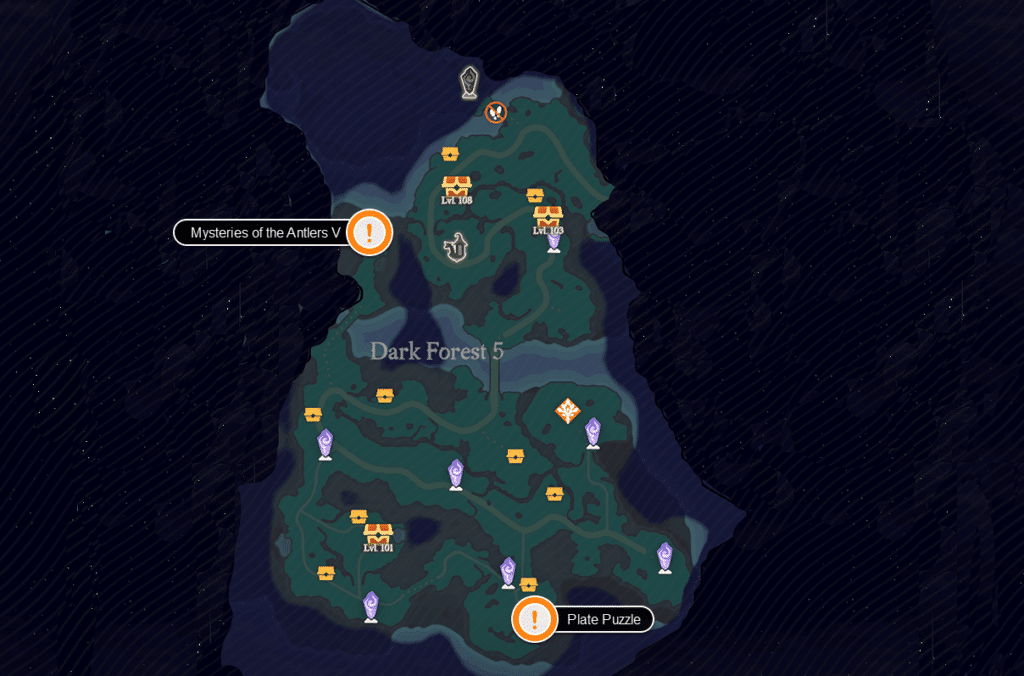Click the Lvl 108 treasure chest marker
This screenshot has width=1024, height=676.
click(457, 187)
